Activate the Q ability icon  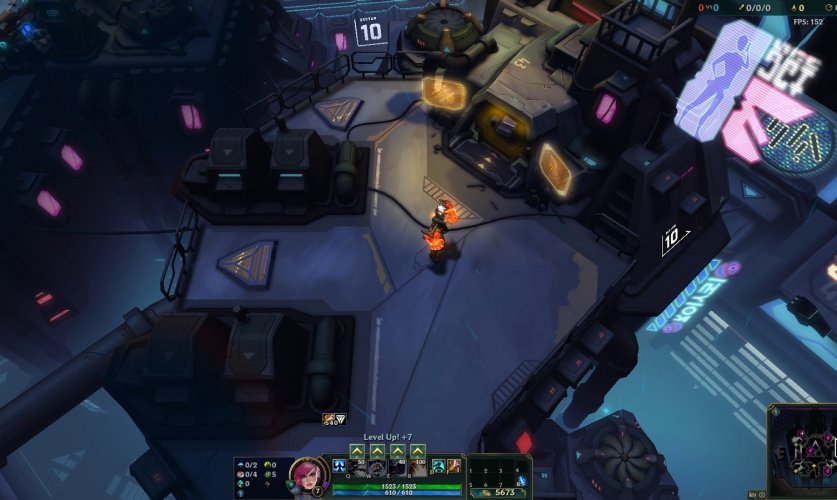[357, 467]
